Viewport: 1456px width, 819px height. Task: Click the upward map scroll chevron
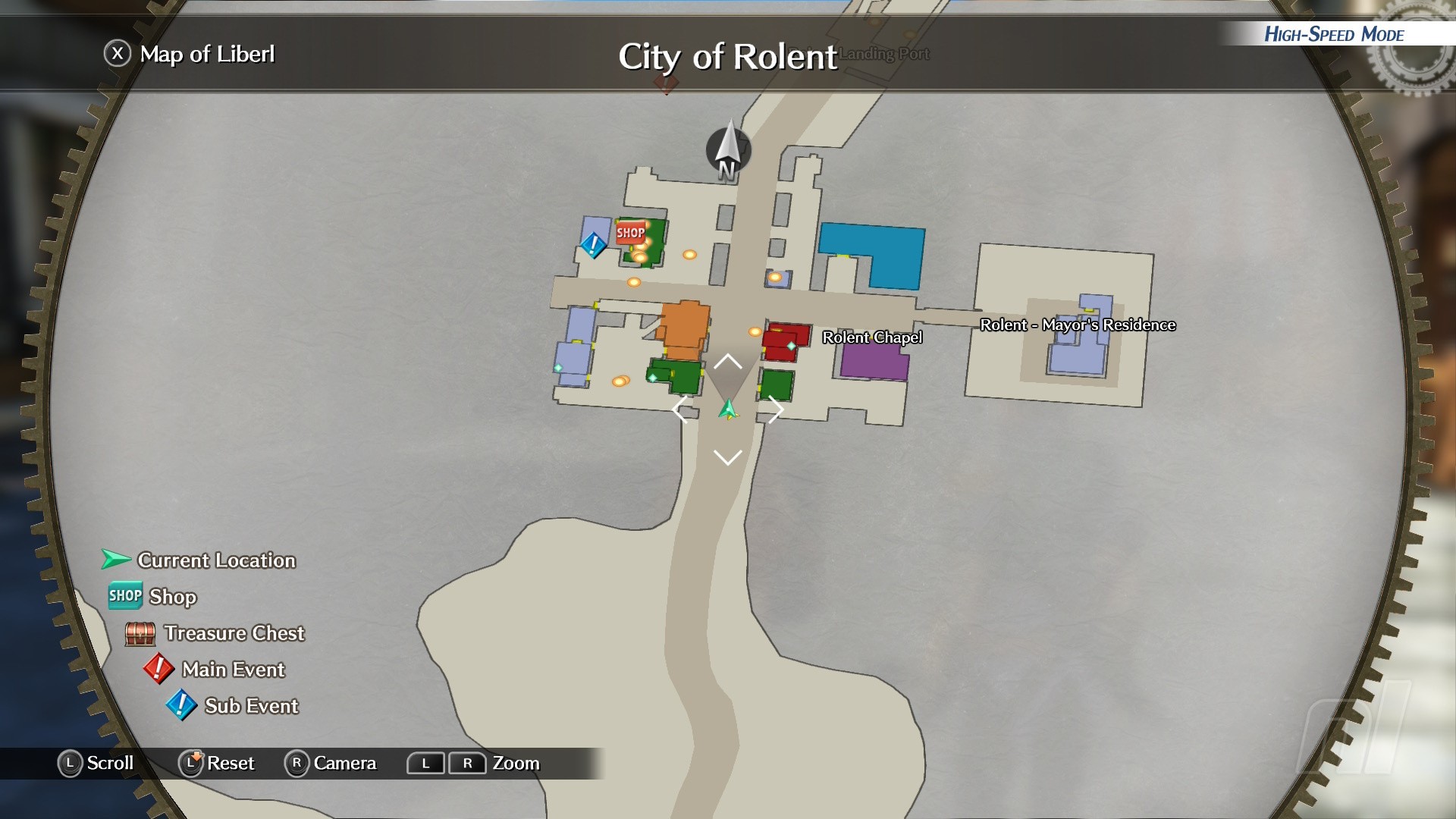(x=728, y=361)
